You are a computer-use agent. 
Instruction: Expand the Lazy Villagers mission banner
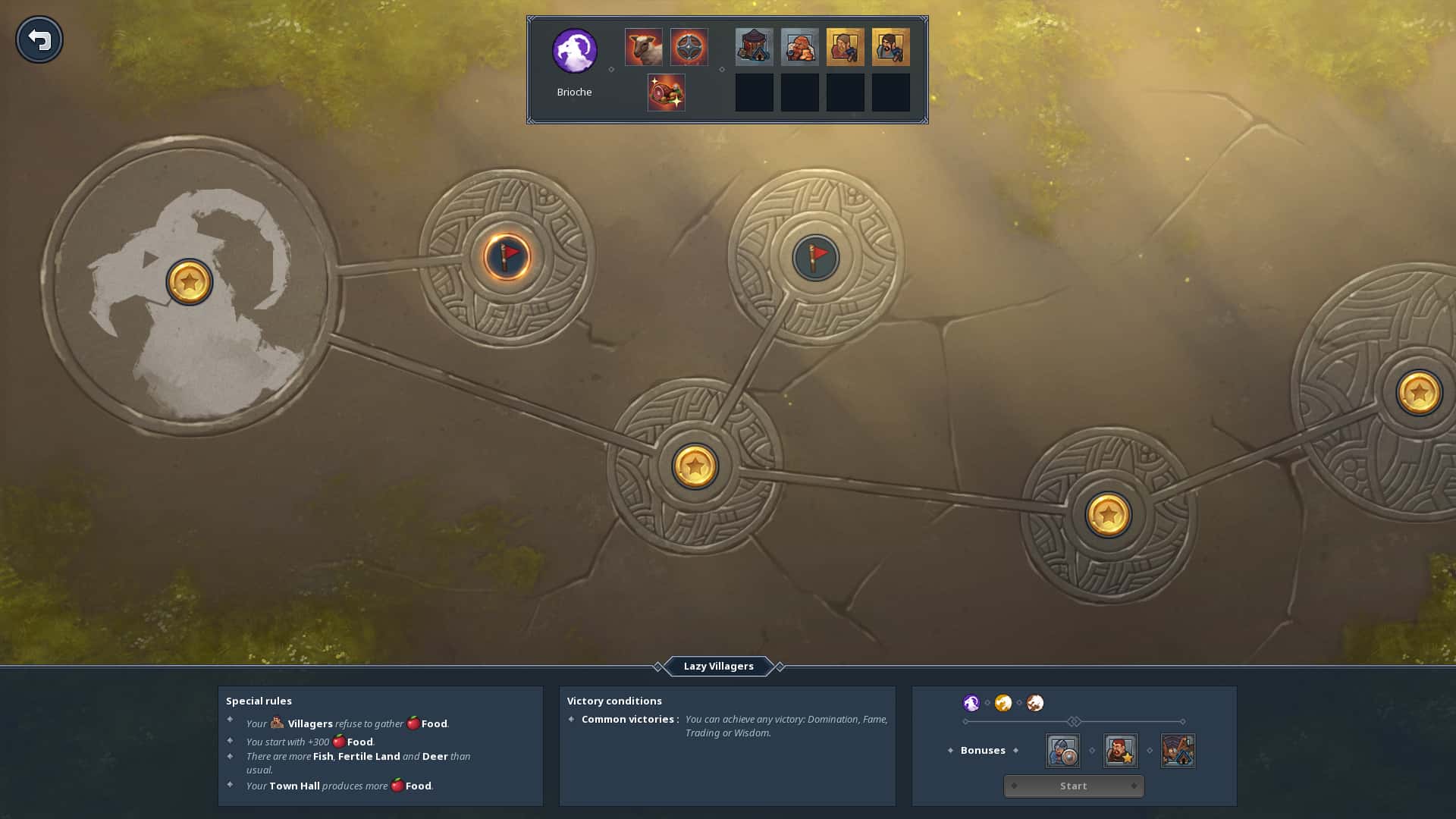tap(717, 666)
